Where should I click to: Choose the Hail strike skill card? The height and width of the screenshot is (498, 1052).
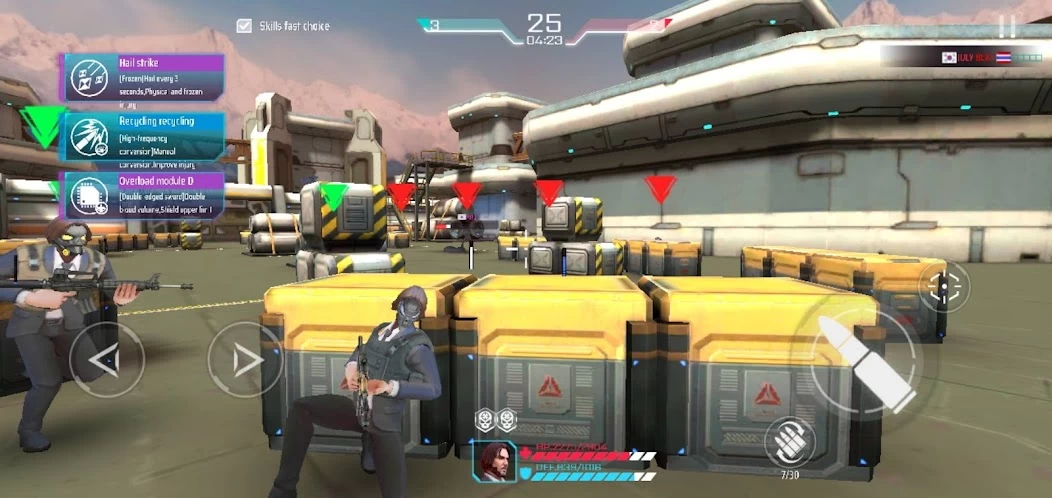click(x=144, y=78)
